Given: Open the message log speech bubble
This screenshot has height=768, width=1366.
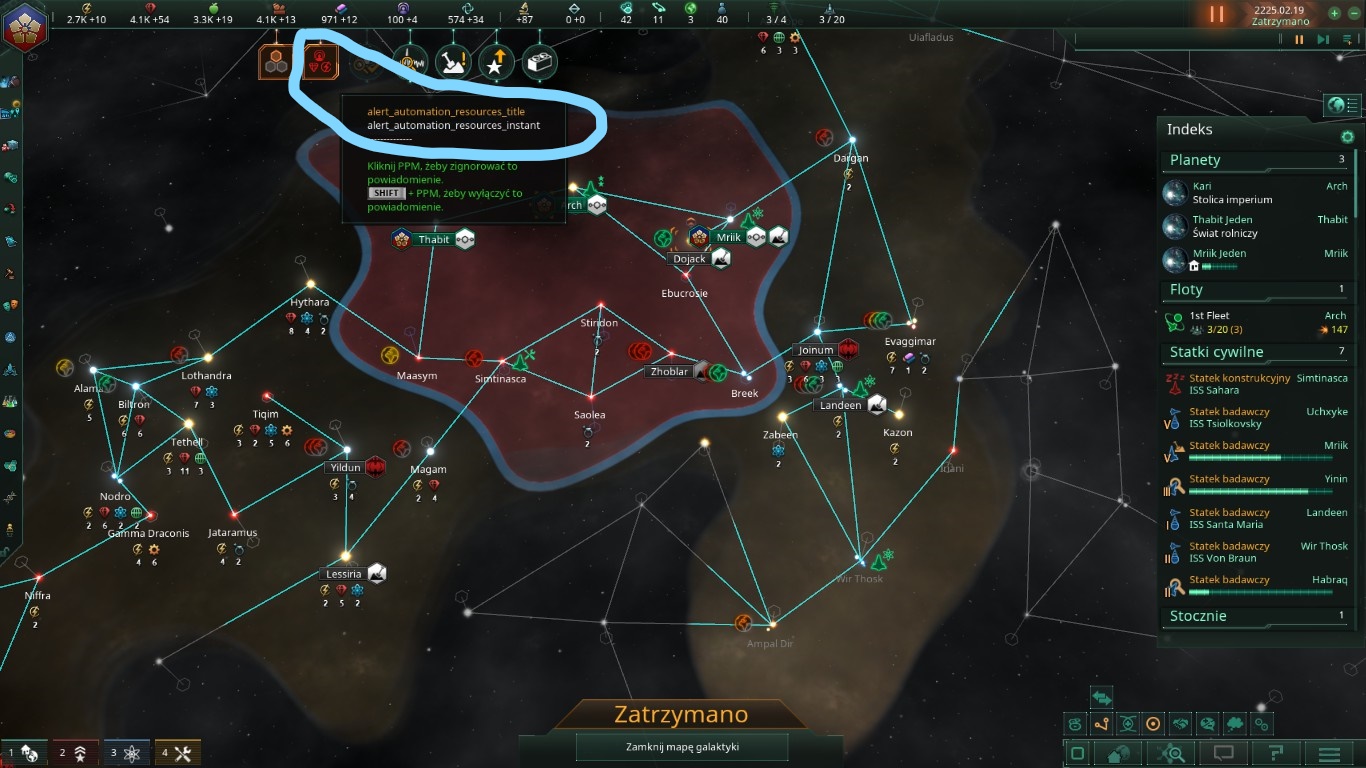Looking at the screenshot, I should 1224,752.
